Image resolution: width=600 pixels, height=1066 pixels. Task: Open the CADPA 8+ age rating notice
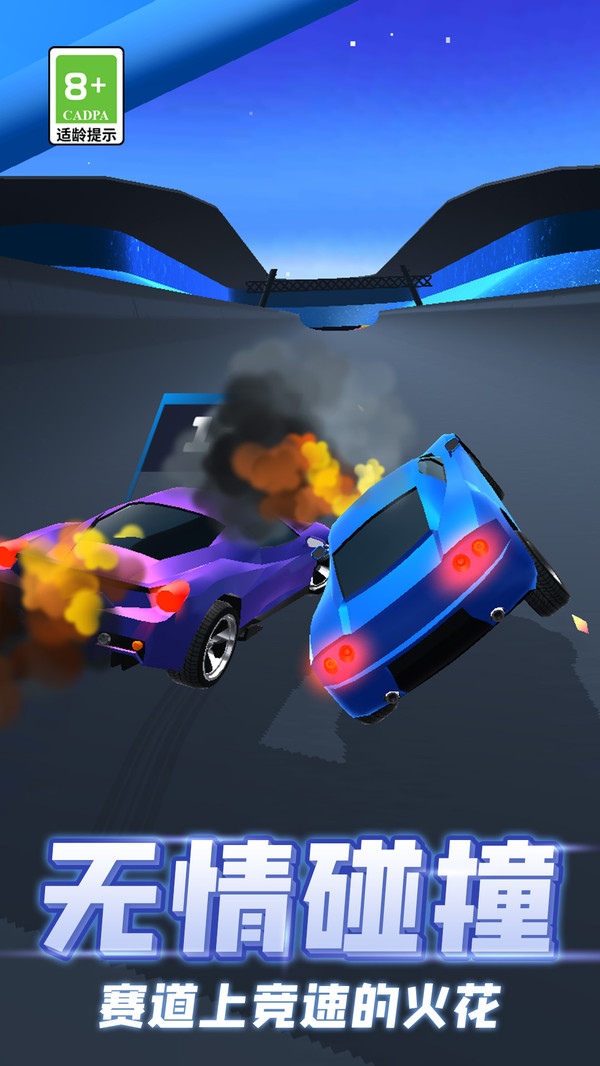[86, 96]
